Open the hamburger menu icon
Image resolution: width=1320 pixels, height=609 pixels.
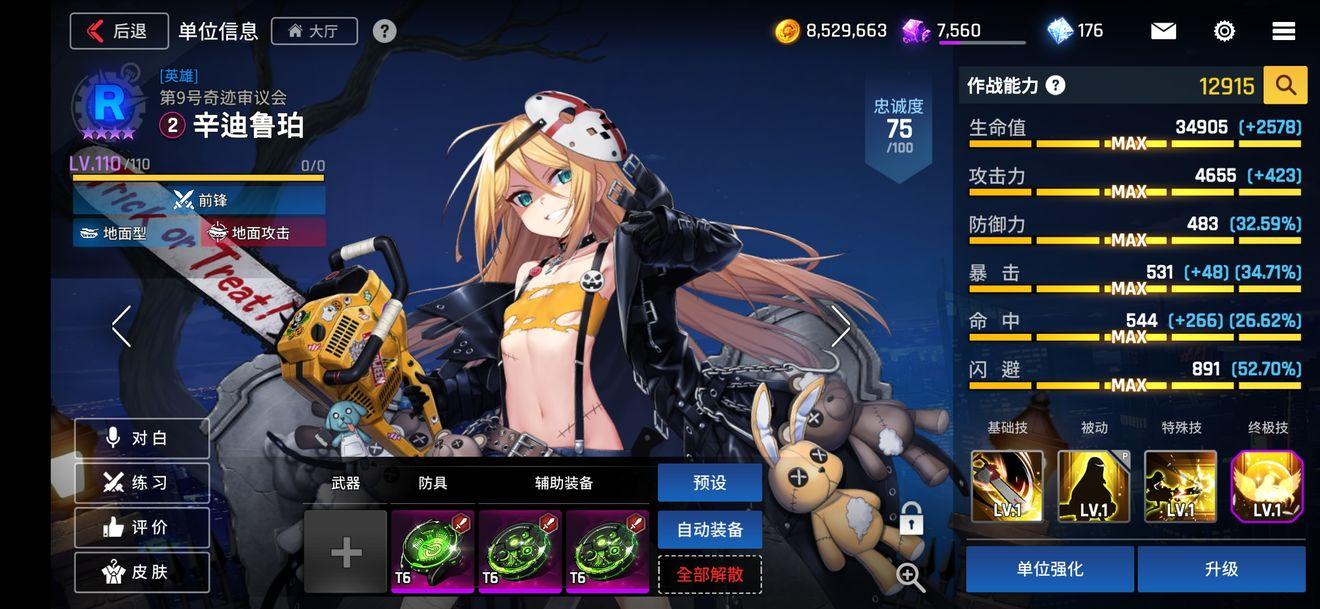point(1284,31)
